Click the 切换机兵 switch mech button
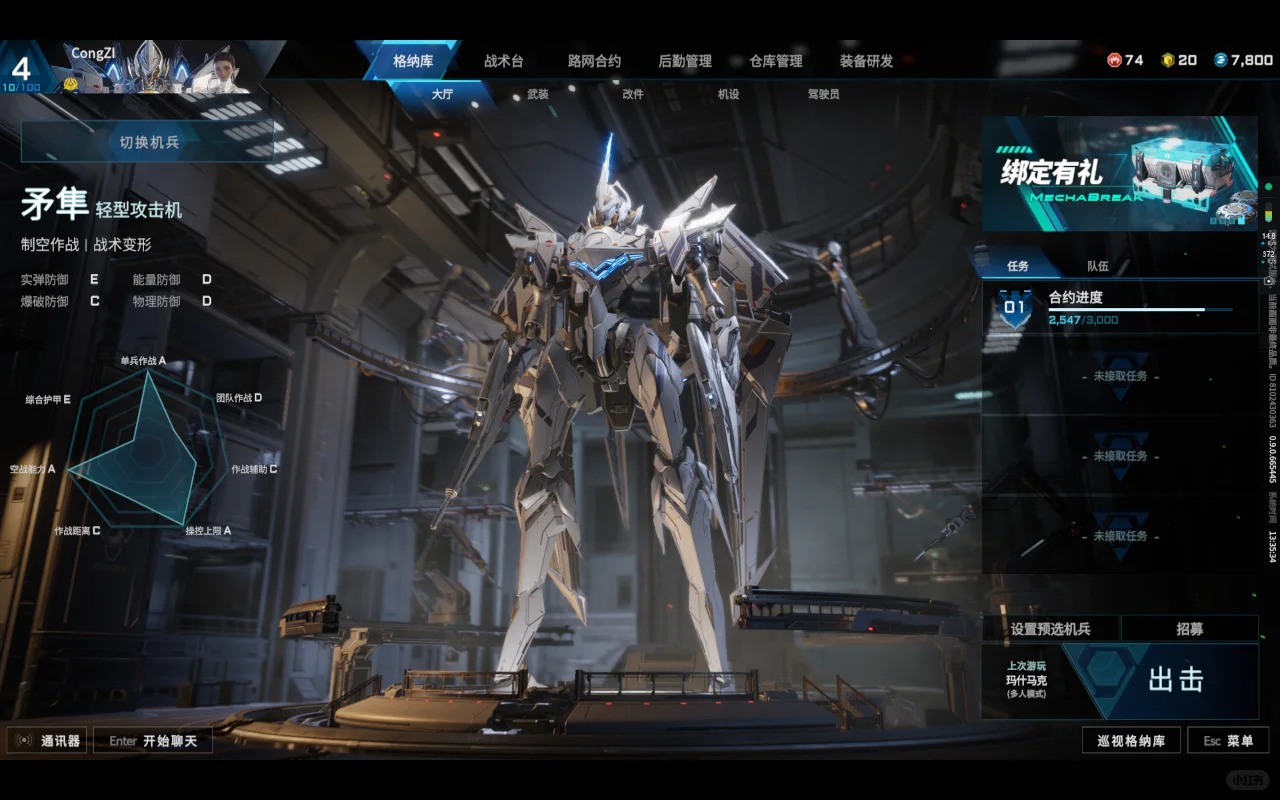This screenshot has width=1280, height=800. tap(149, 142)
